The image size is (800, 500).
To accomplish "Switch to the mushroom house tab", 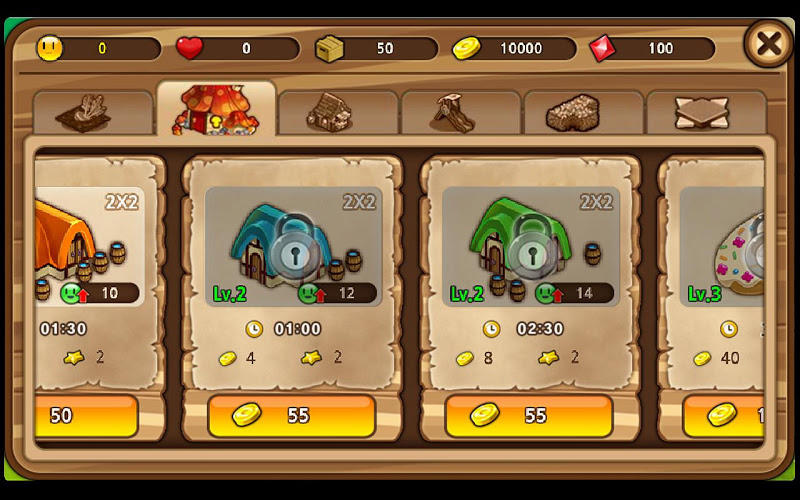I will [x=216, y=110].
